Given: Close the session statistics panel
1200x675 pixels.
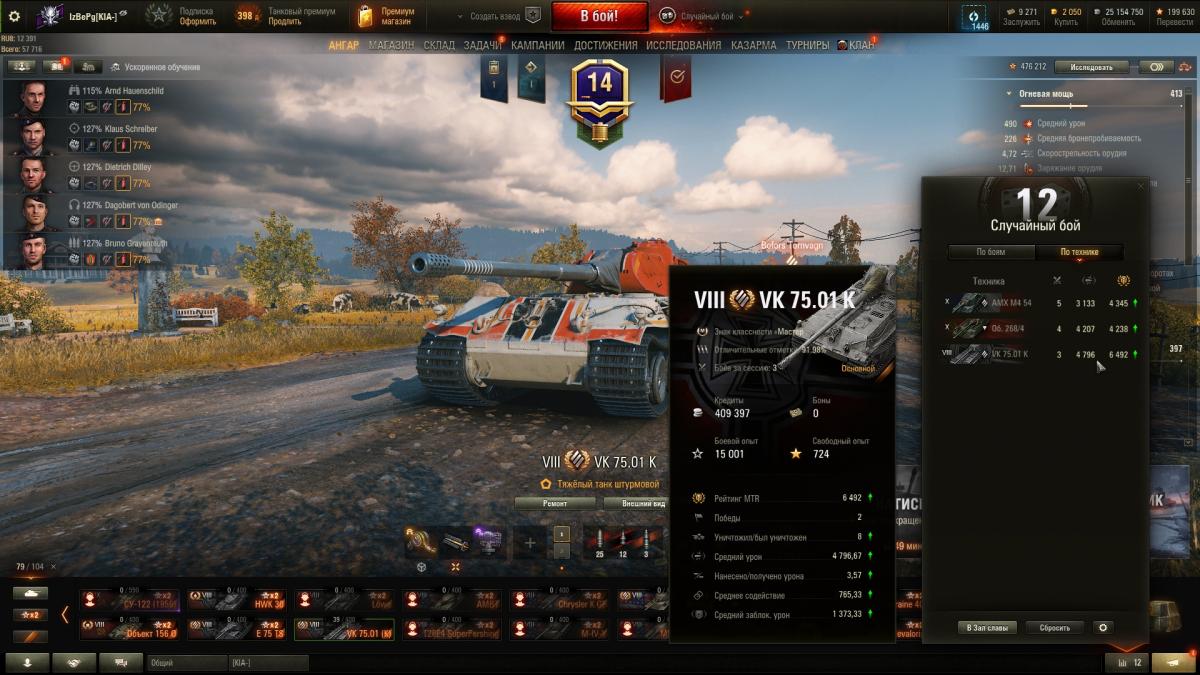Looking at the screenshot, I should 1140,186.
